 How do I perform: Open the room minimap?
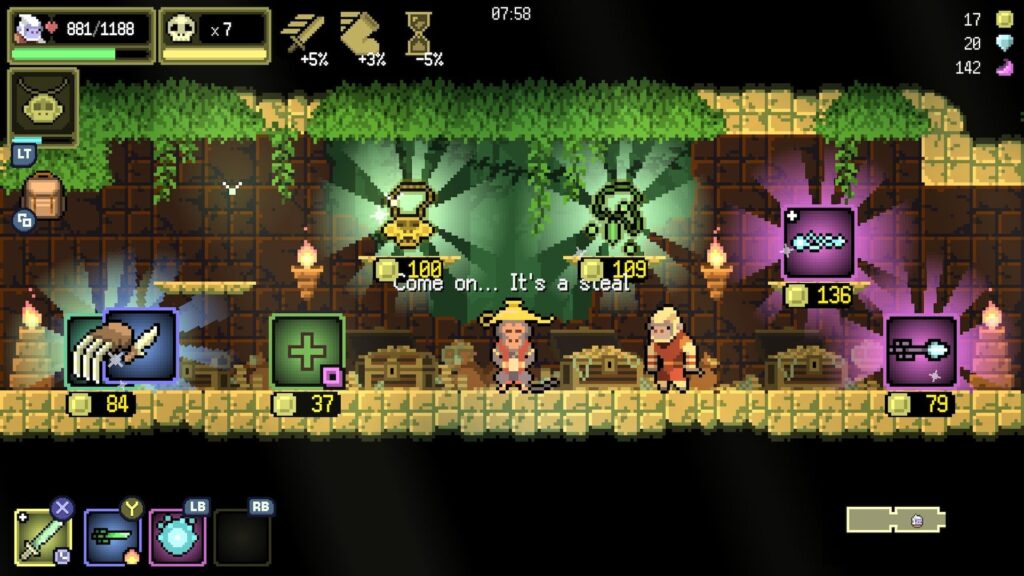895,520
